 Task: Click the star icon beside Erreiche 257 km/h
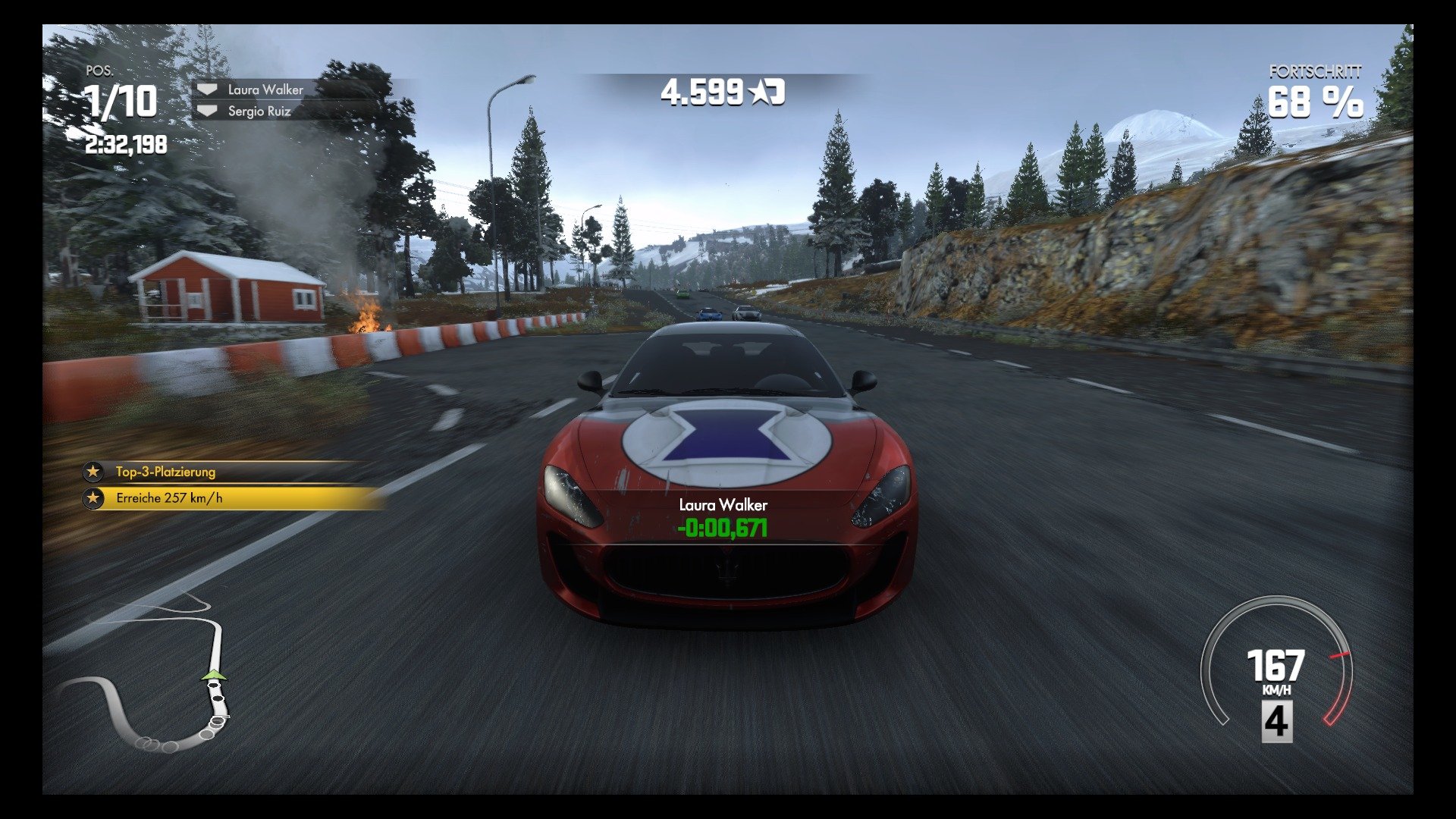pos(93,498)
